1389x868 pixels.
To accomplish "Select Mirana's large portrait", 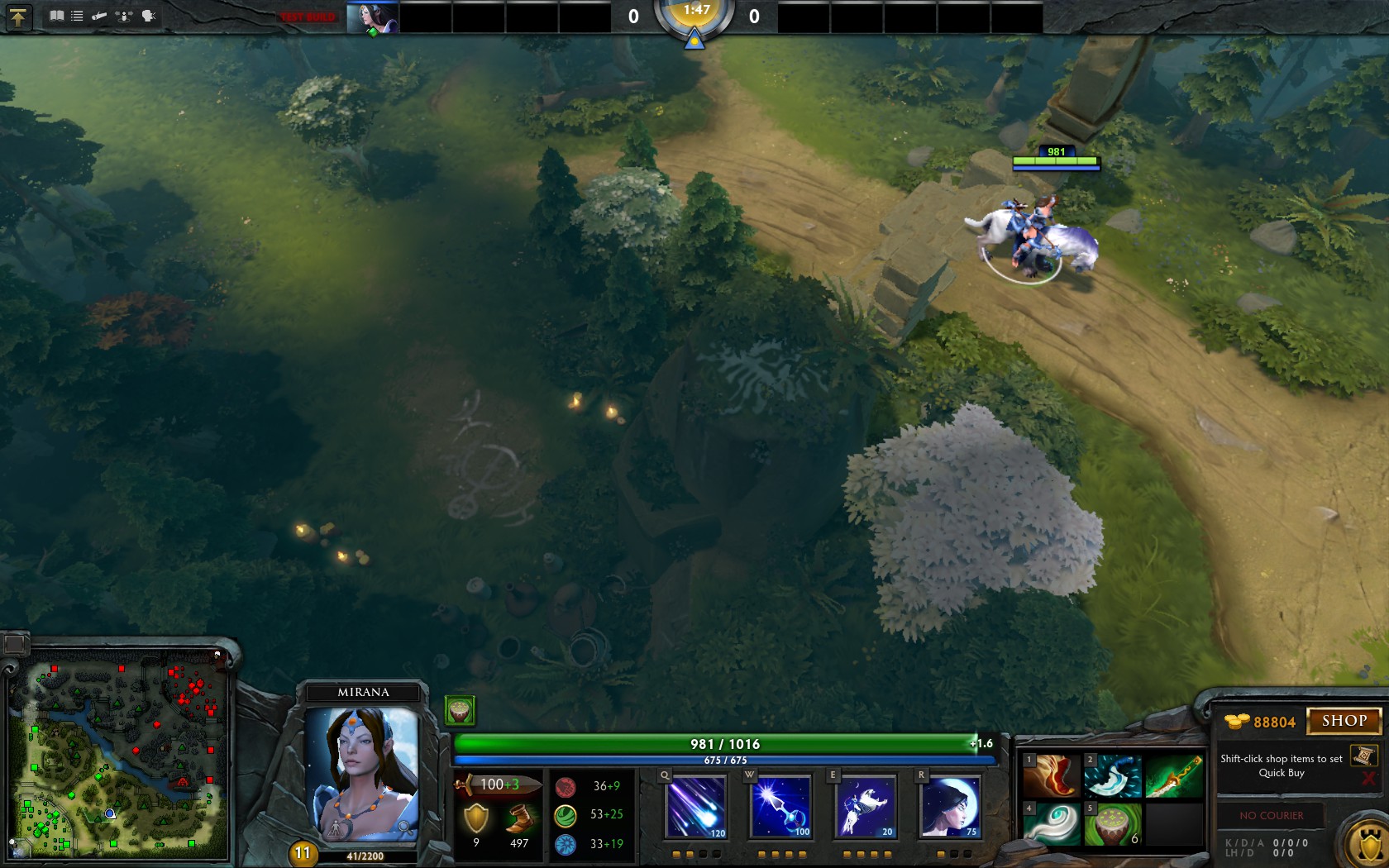I will coord(362,773).
